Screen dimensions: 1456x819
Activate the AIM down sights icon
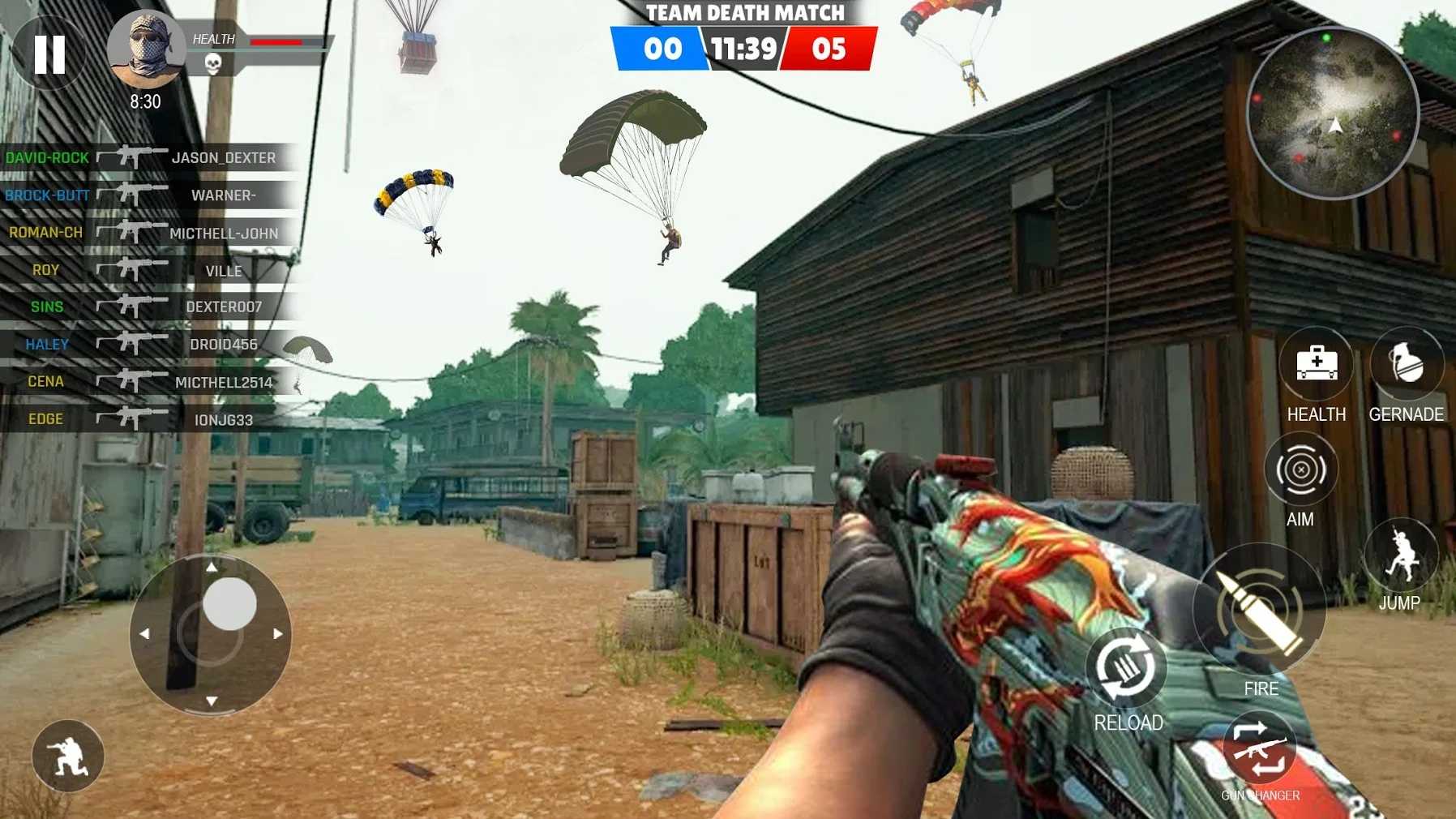[x=1303, y=469]
